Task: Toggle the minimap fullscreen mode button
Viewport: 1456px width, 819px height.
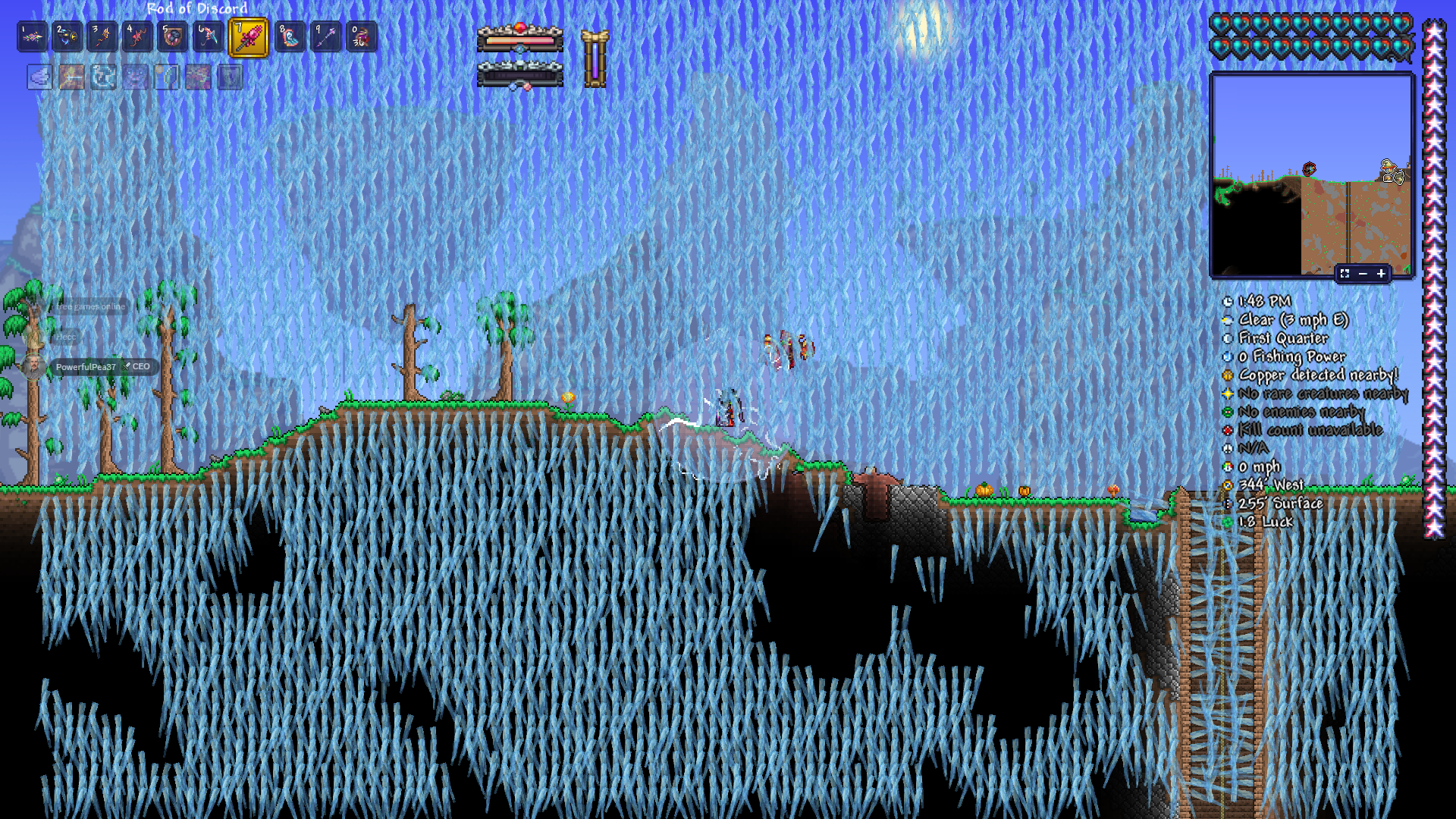Action: point(1345,274)
